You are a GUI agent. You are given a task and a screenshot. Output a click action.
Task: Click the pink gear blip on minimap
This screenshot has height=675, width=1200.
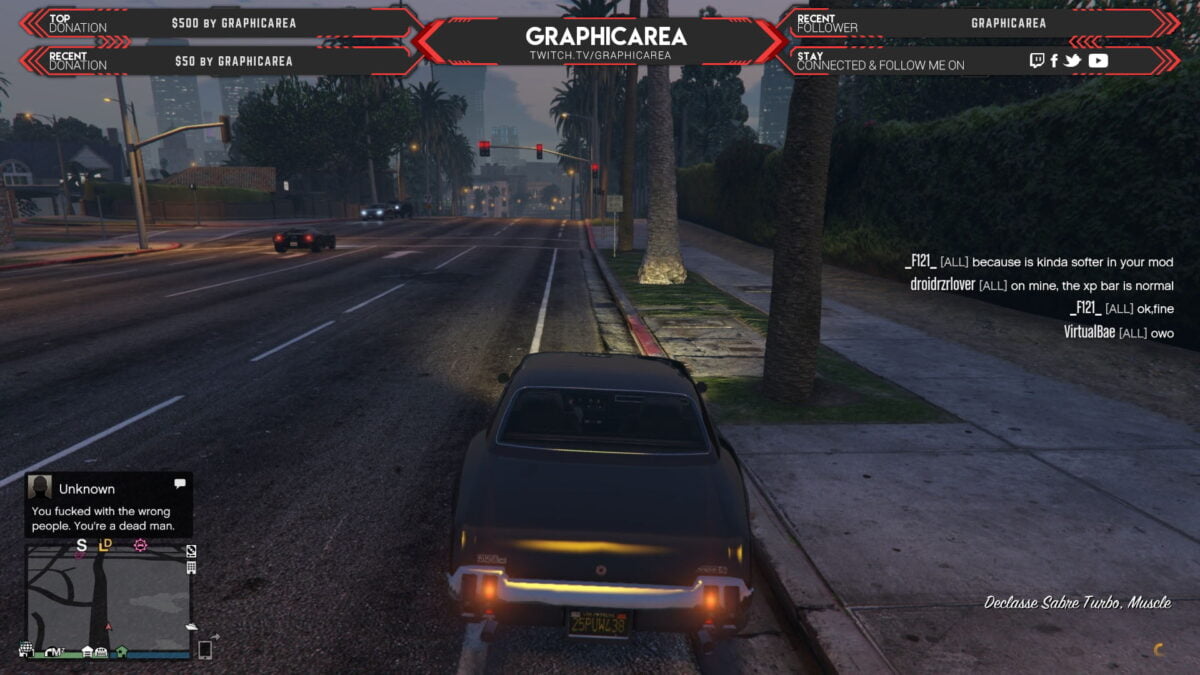click(140, 545)
